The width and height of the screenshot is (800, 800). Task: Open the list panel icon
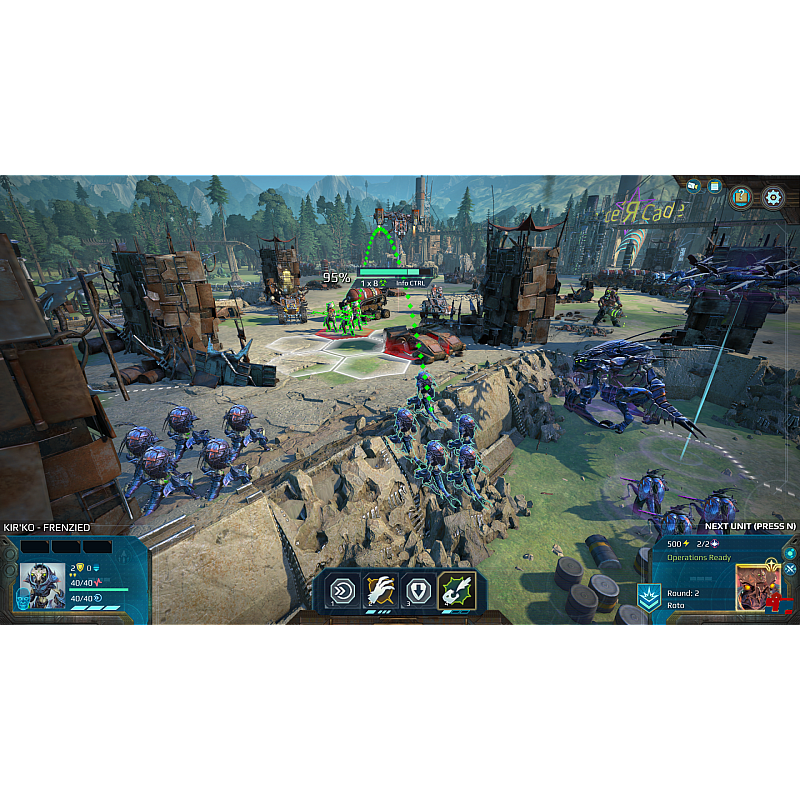point(715,186)
